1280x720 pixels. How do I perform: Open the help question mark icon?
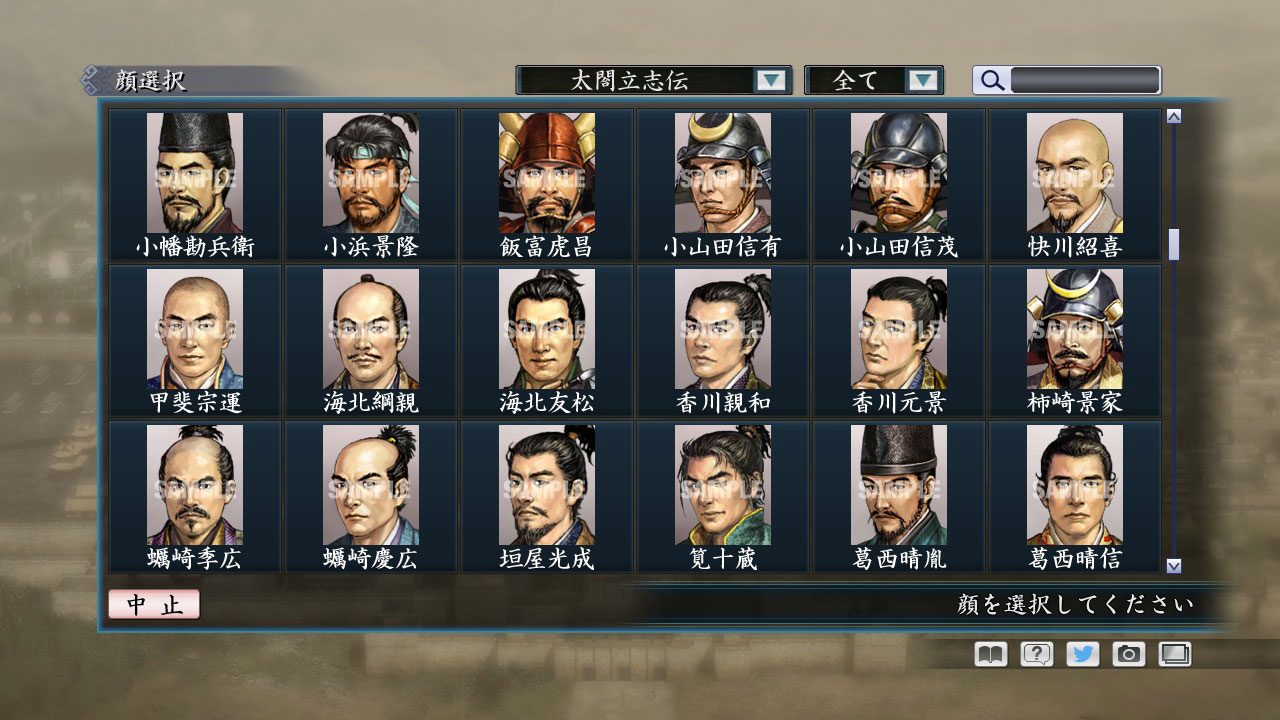click(x=1035, y=654)
